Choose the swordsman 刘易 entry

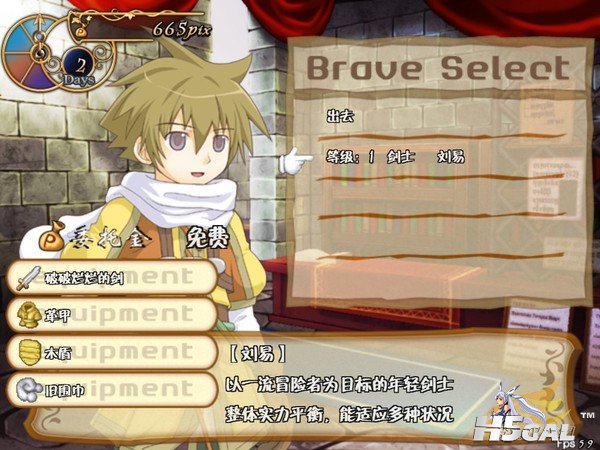396,157
